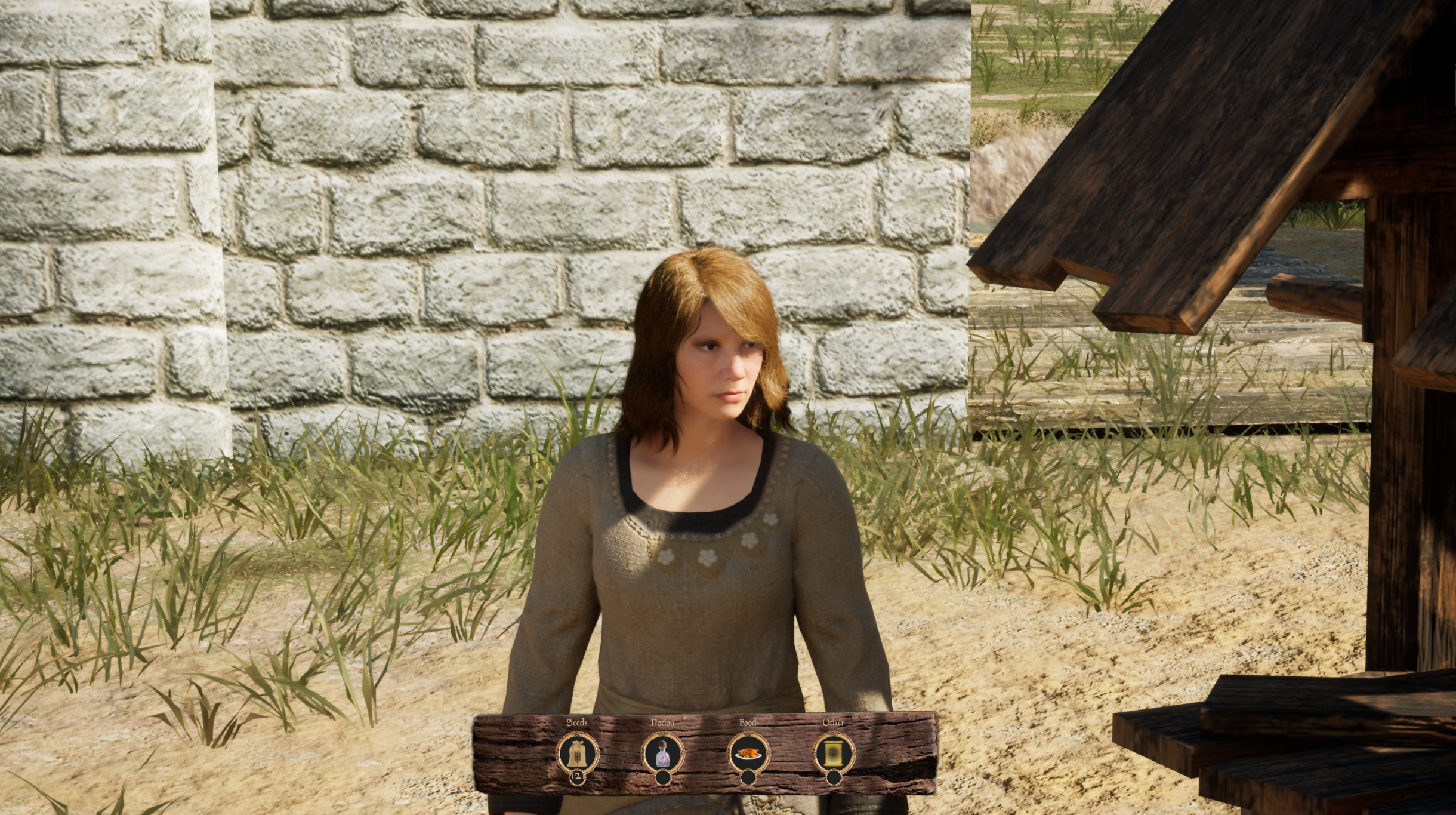Activate the Other scroll slot
Screen dimensions: 1456x815
pyautogui.click(x=834, y=754)
